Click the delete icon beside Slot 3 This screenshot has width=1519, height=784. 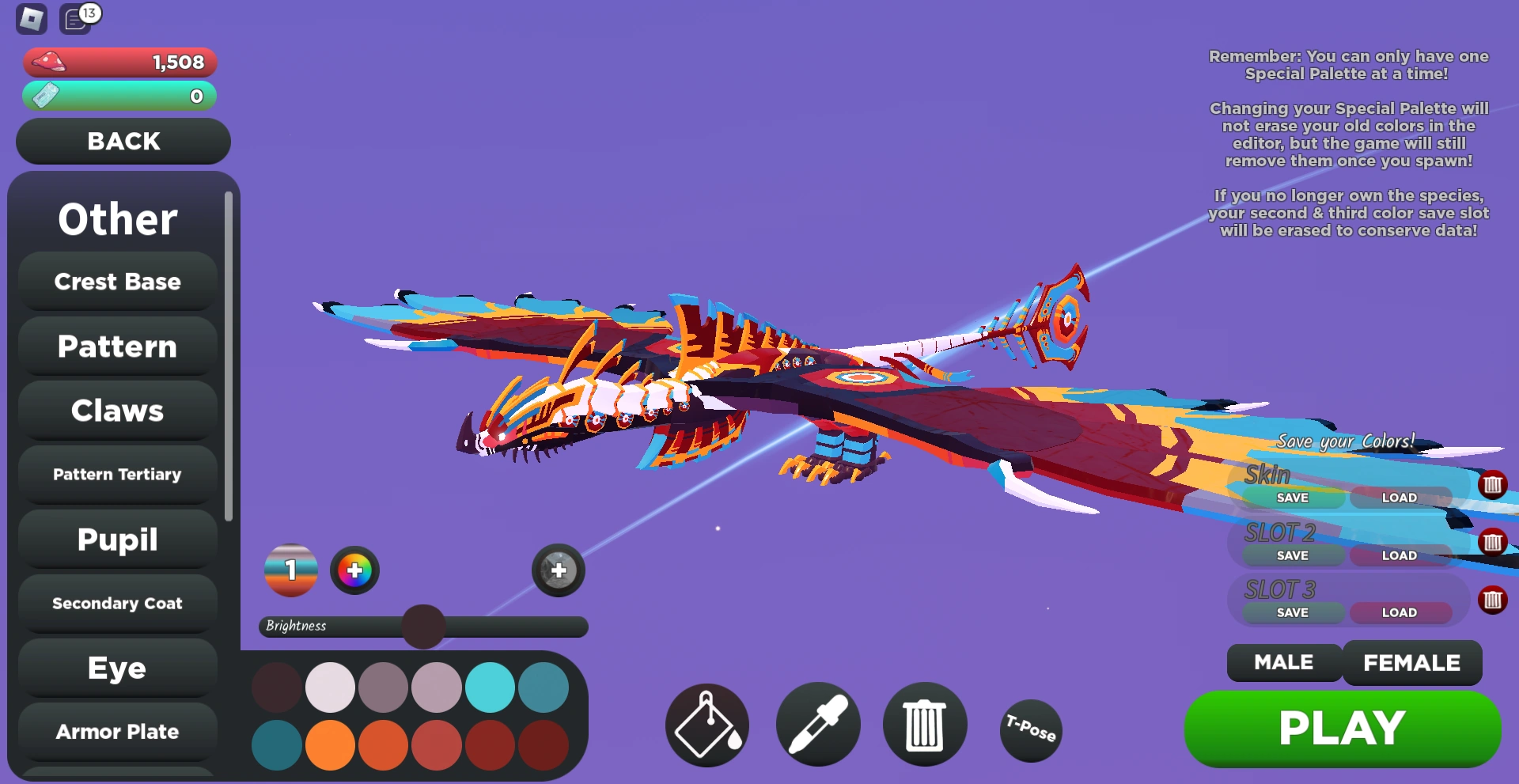click(1494, 600)
